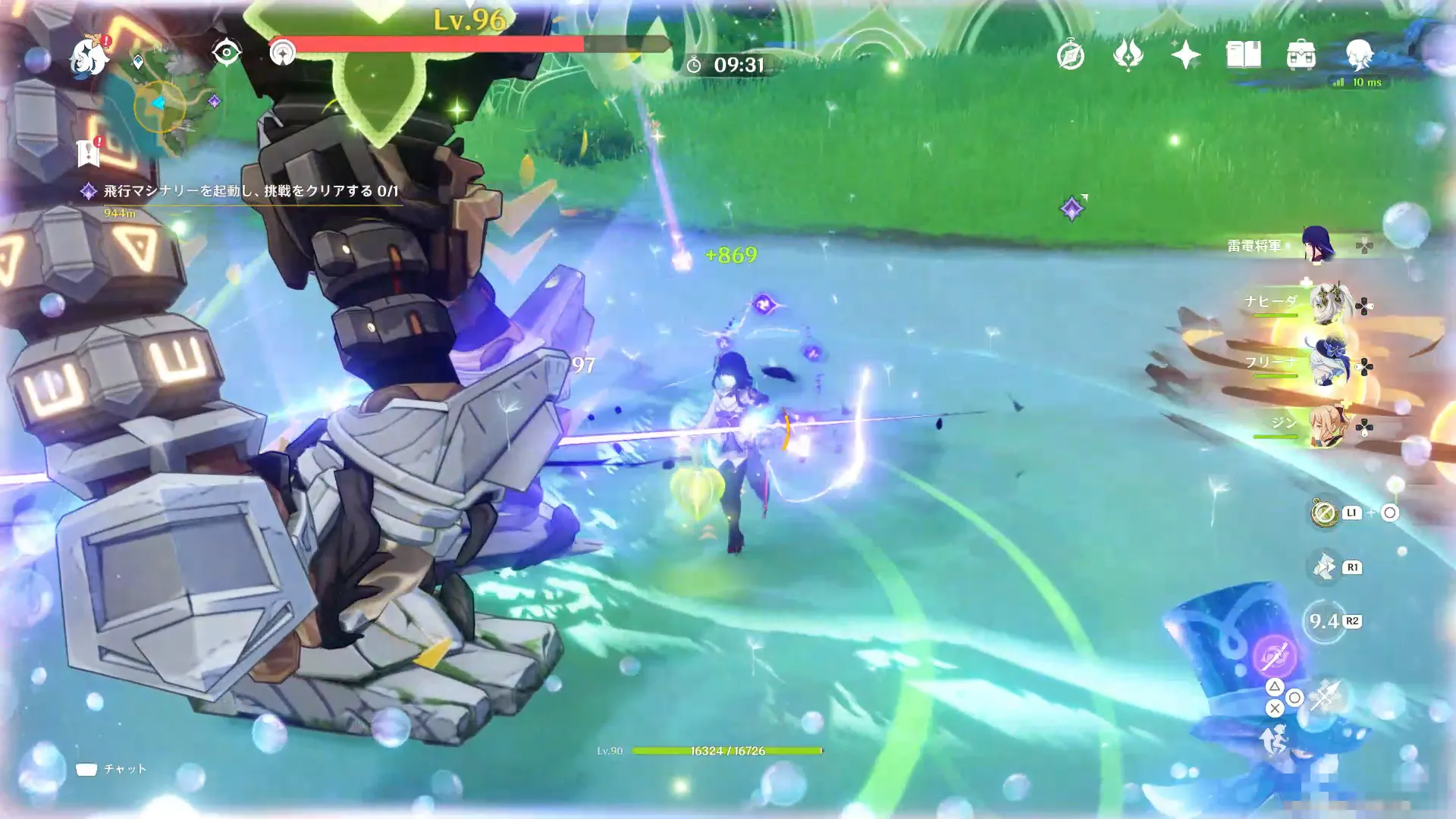Open the inventory backpack icon

pyautogui.click(x=1301, y=55)
